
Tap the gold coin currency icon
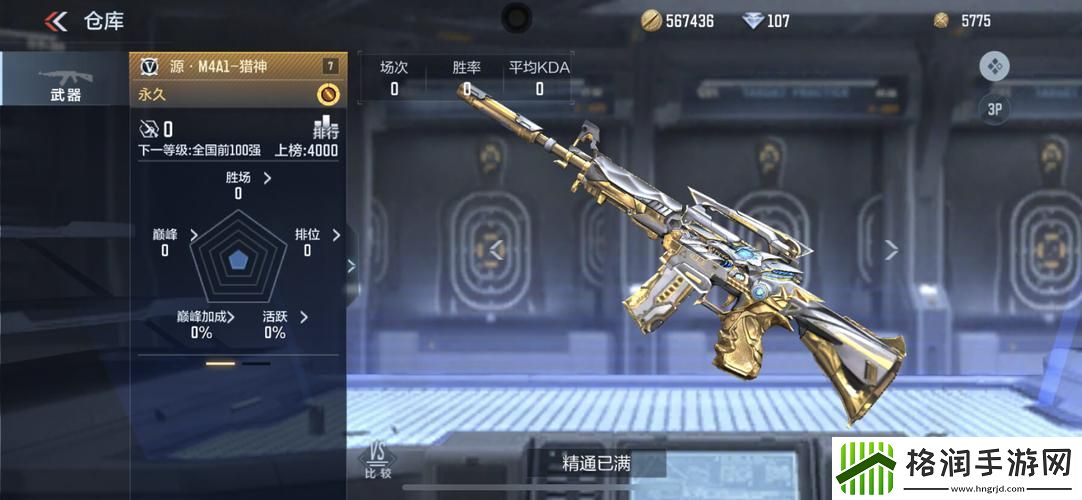pos(652,20)
